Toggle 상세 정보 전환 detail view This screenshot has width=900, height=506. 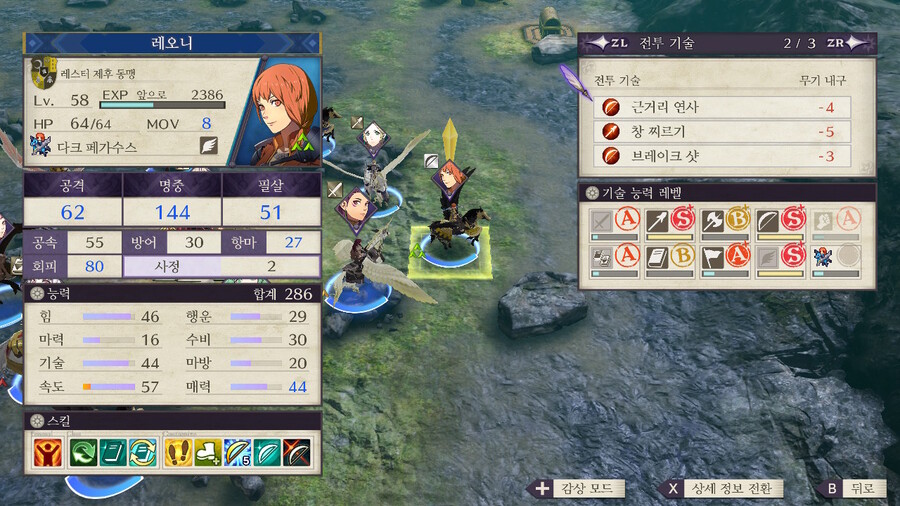point(723,488)
